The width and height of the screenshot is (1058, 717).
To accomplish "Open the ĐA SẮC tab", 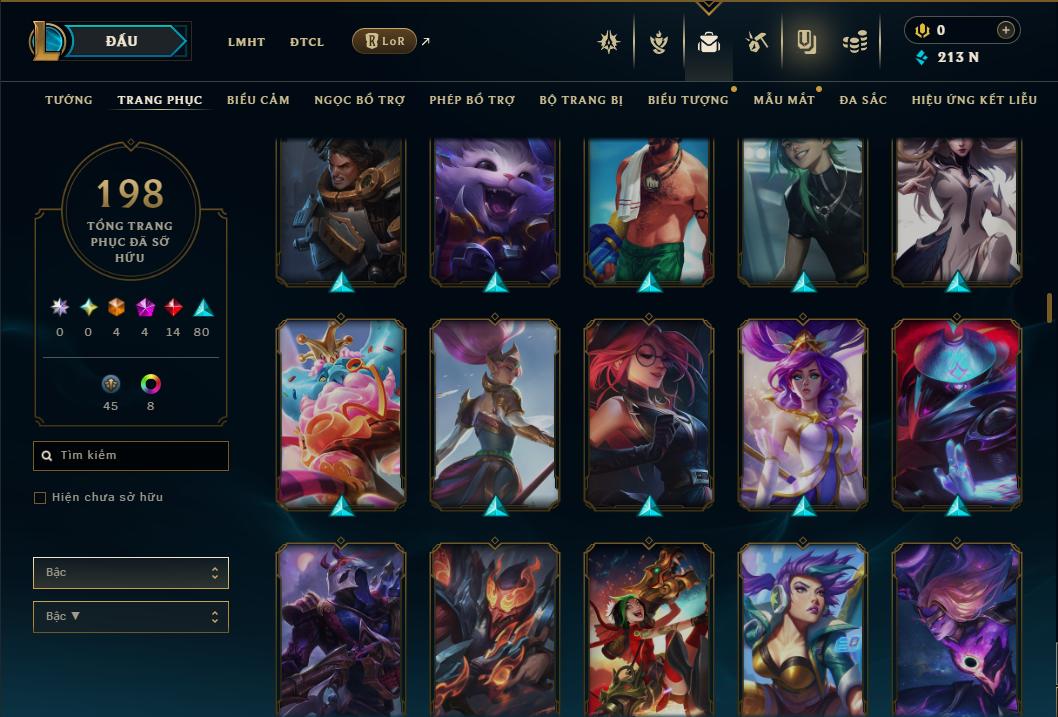I will (x=863, y=100).
